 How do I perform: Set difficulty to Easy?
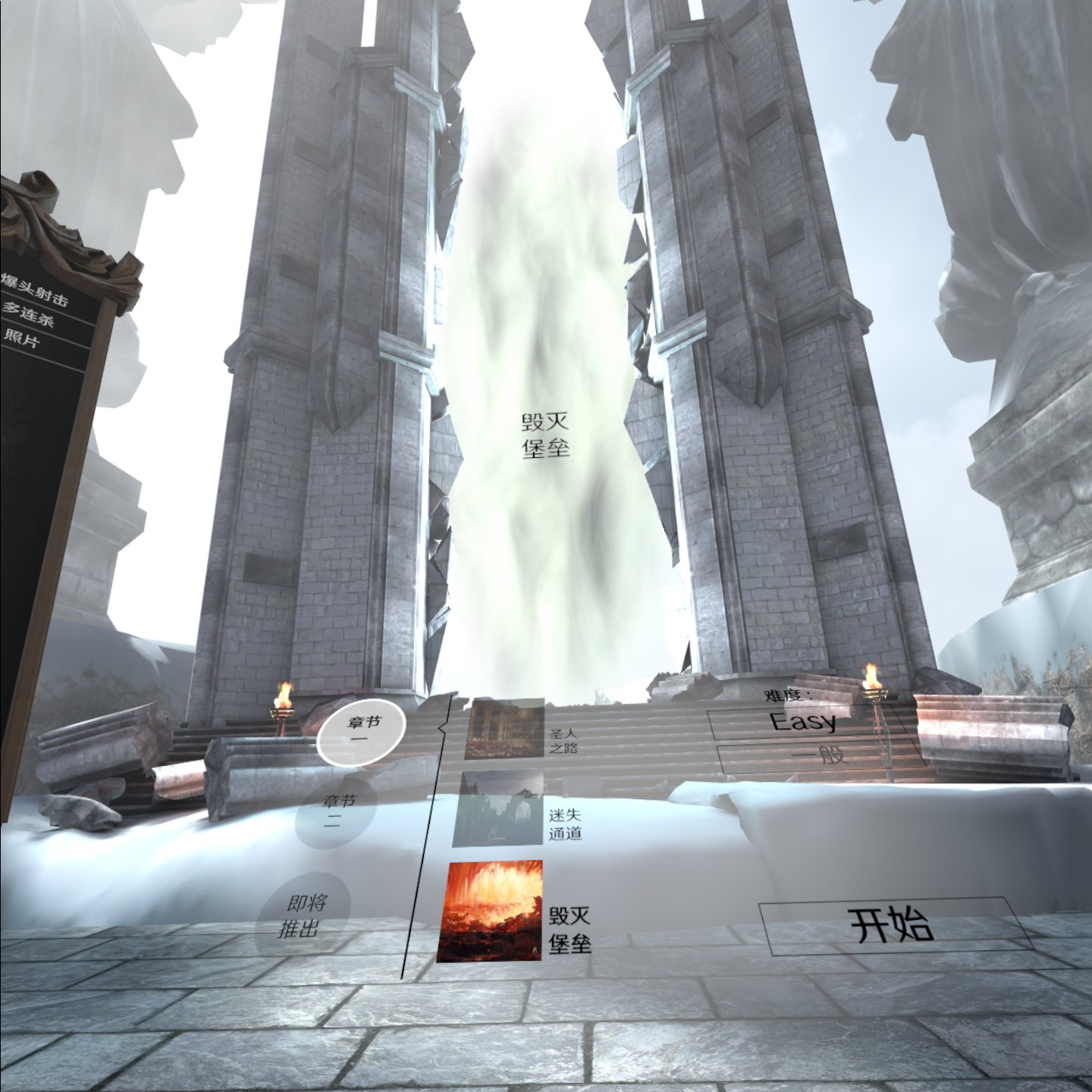(804, 721)
